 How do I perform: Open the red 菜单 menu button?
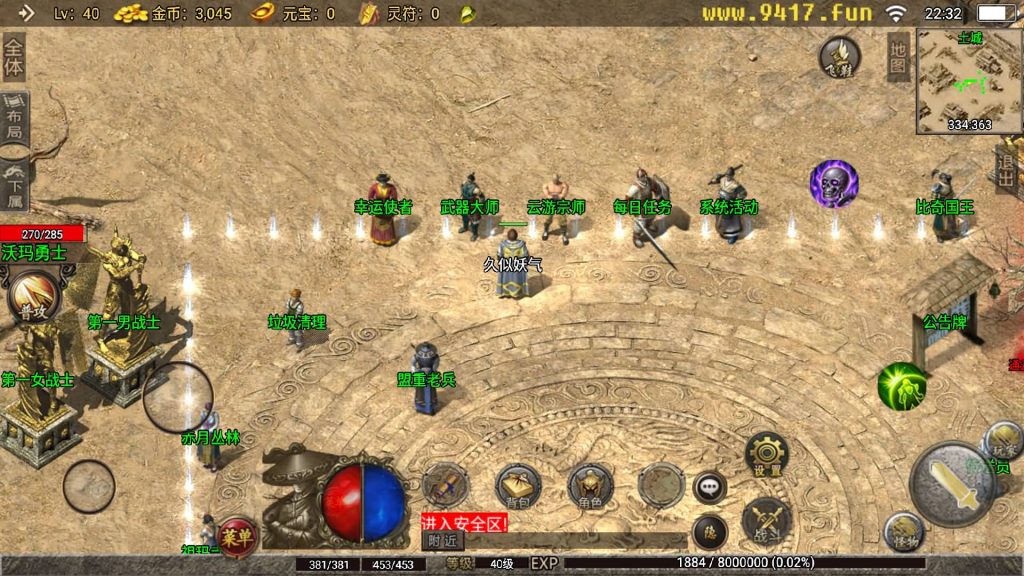(x=237, y=534)
